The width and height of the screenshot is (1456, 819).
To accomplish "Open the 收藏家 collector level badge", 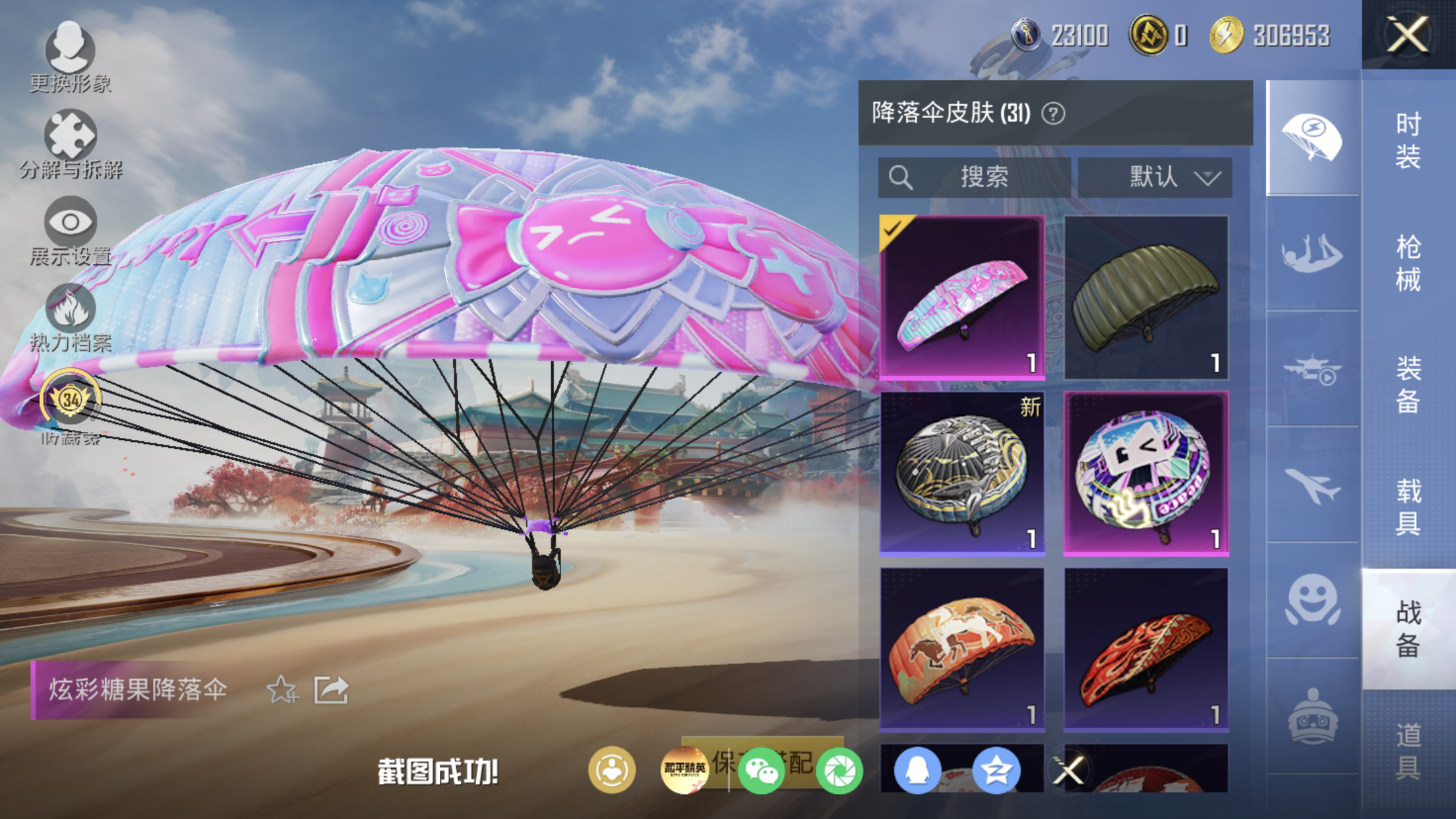I will click(x=70, y=404).
